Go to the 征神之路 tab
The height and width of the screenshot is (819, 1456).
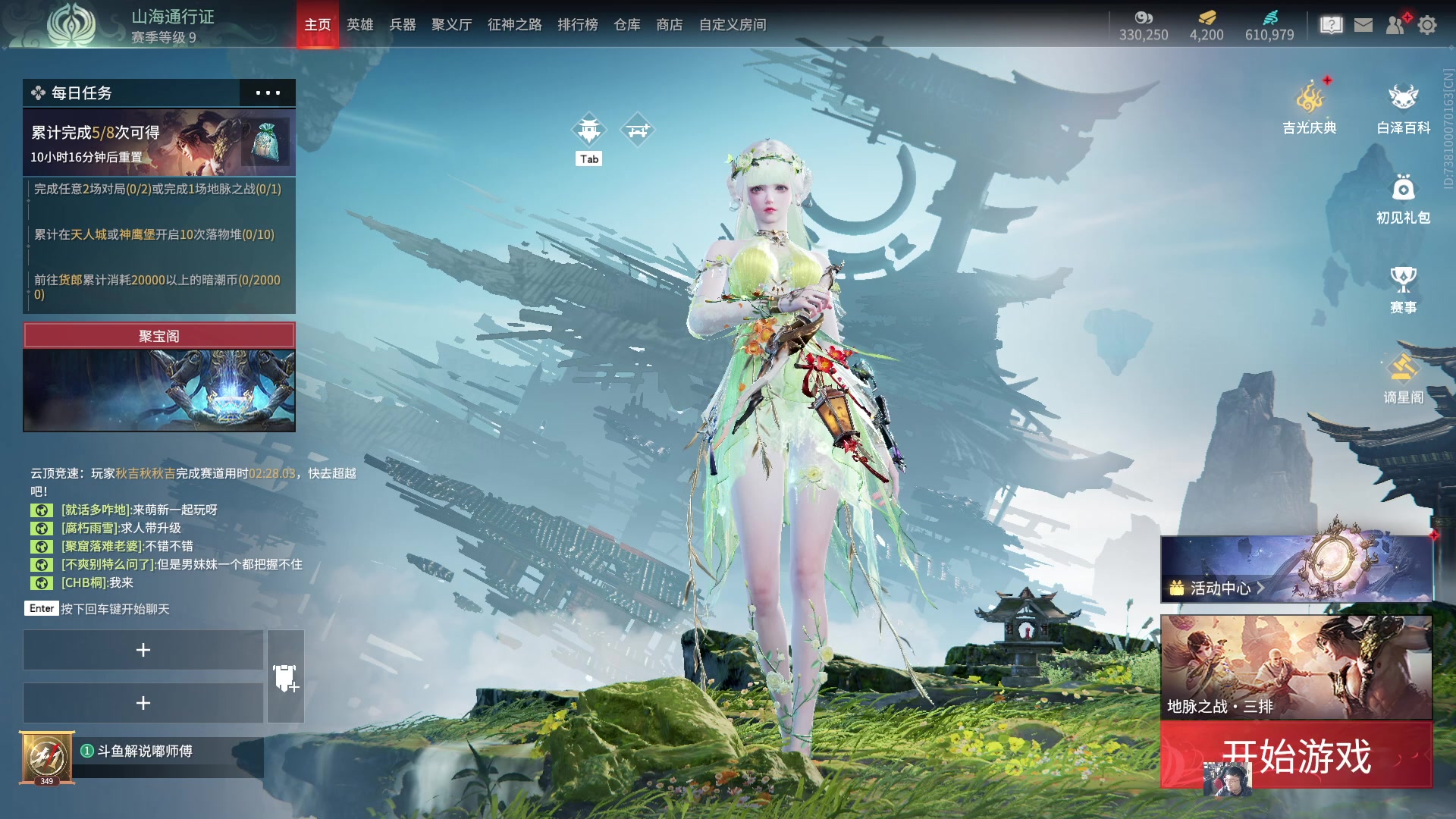pos(515,25)
